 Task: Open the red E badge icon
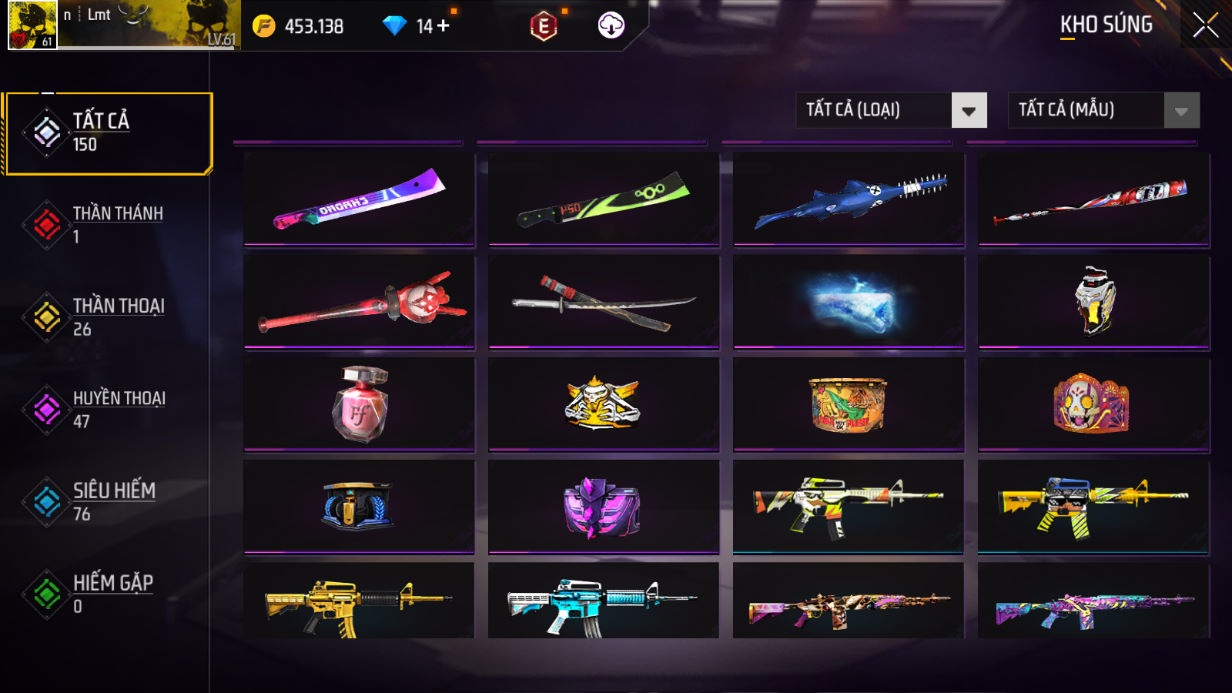coord(543,26)
